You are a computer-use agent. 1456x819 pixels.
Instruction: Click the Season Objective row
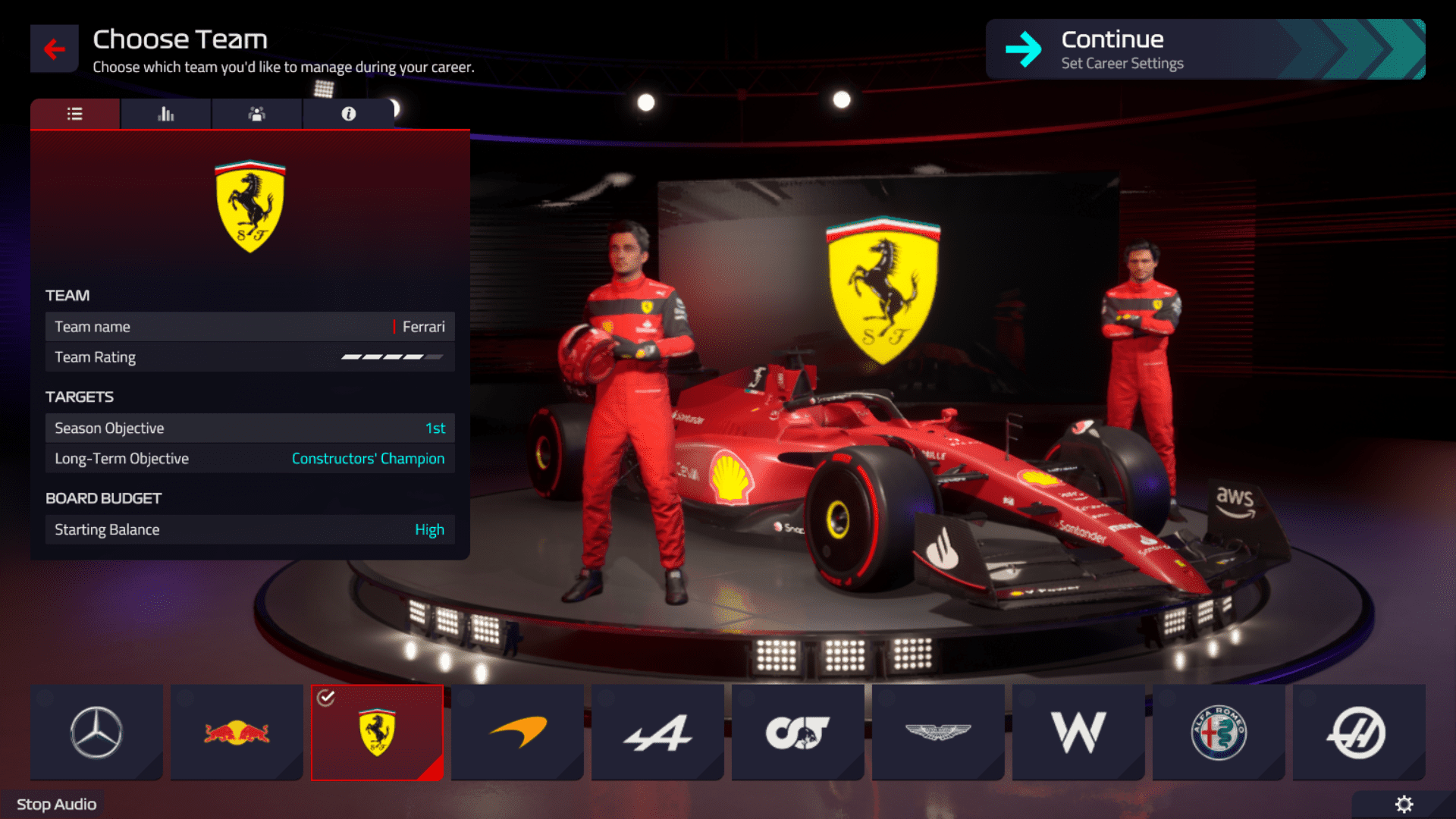coord(249,428)
